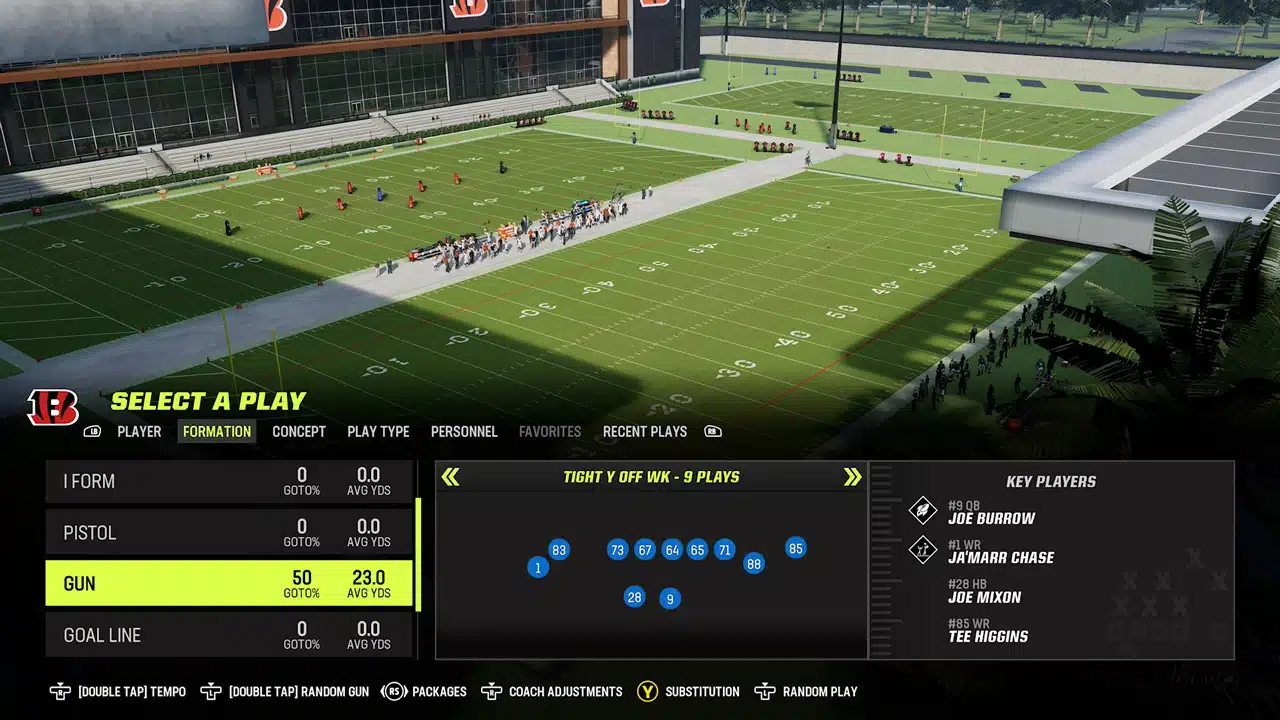Click the icon beside Joe Burrow's name
Image resolution: width=1280 pixels, height=720 pixels.
pyautogui.click(x=925, y=511)
